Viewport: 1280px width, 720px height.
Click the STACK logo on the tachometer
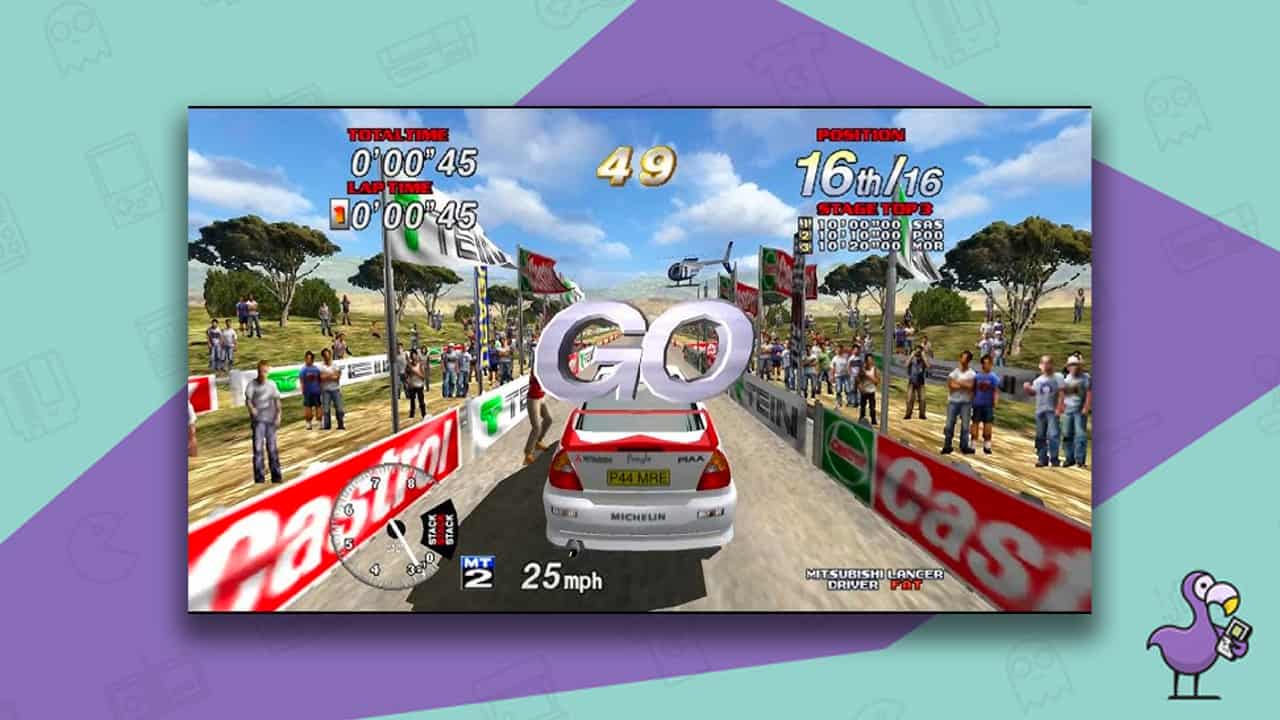click(437, 529)
